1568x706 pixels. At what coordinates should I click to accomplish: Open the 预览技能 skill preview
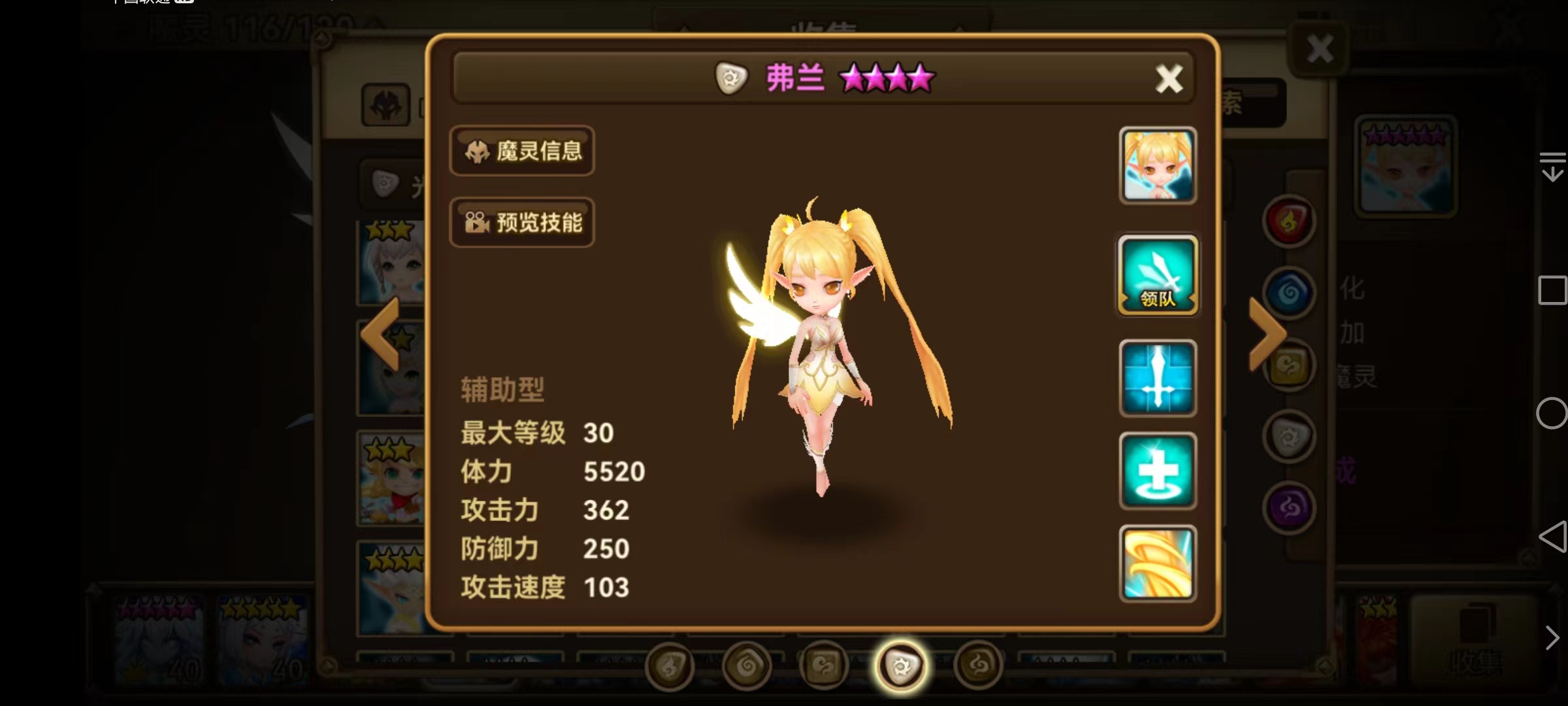pyautogui.click(x=522, y=223)
